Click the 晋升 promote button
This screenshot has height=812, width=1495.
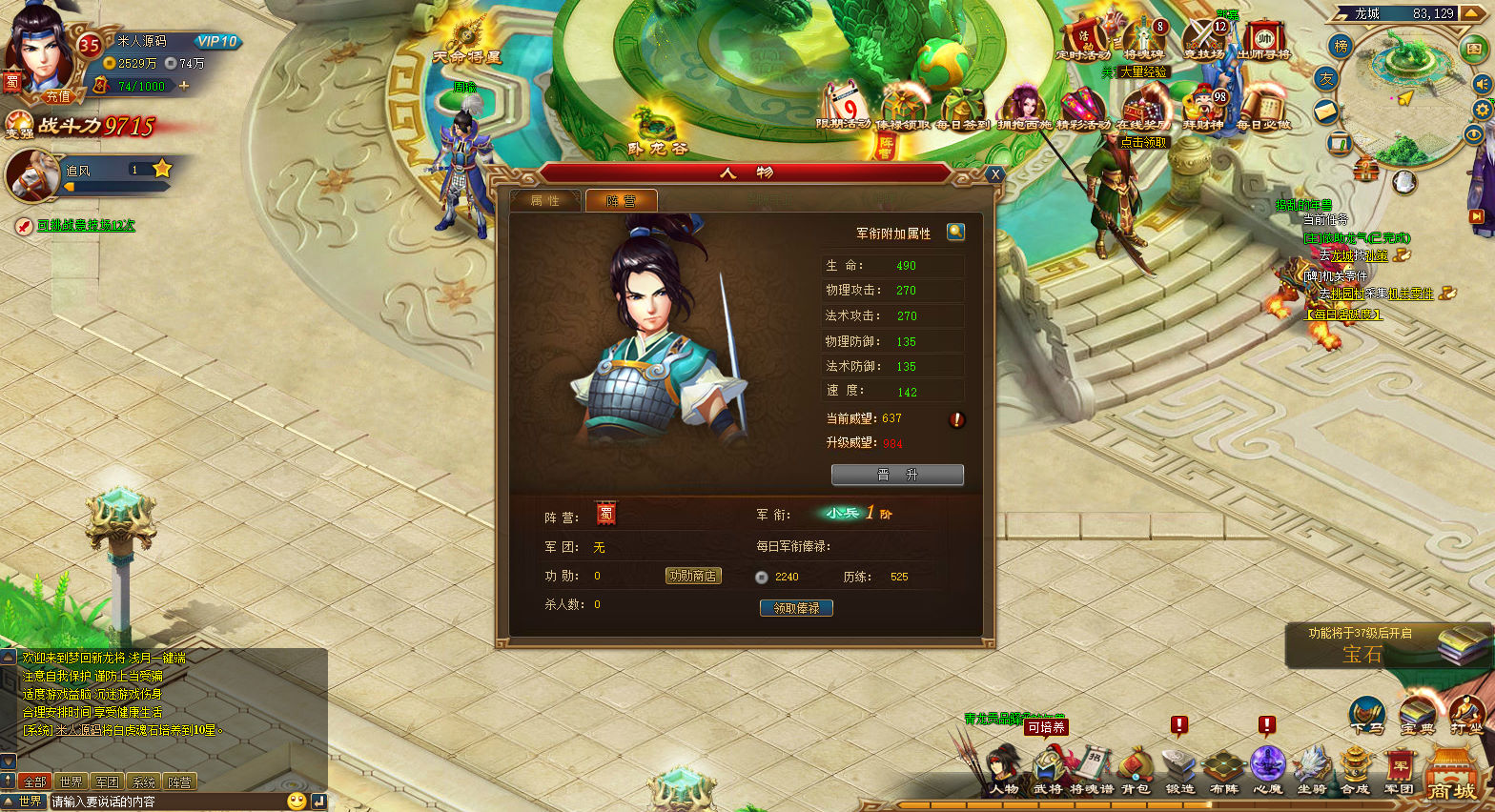(x=897, y=475)
